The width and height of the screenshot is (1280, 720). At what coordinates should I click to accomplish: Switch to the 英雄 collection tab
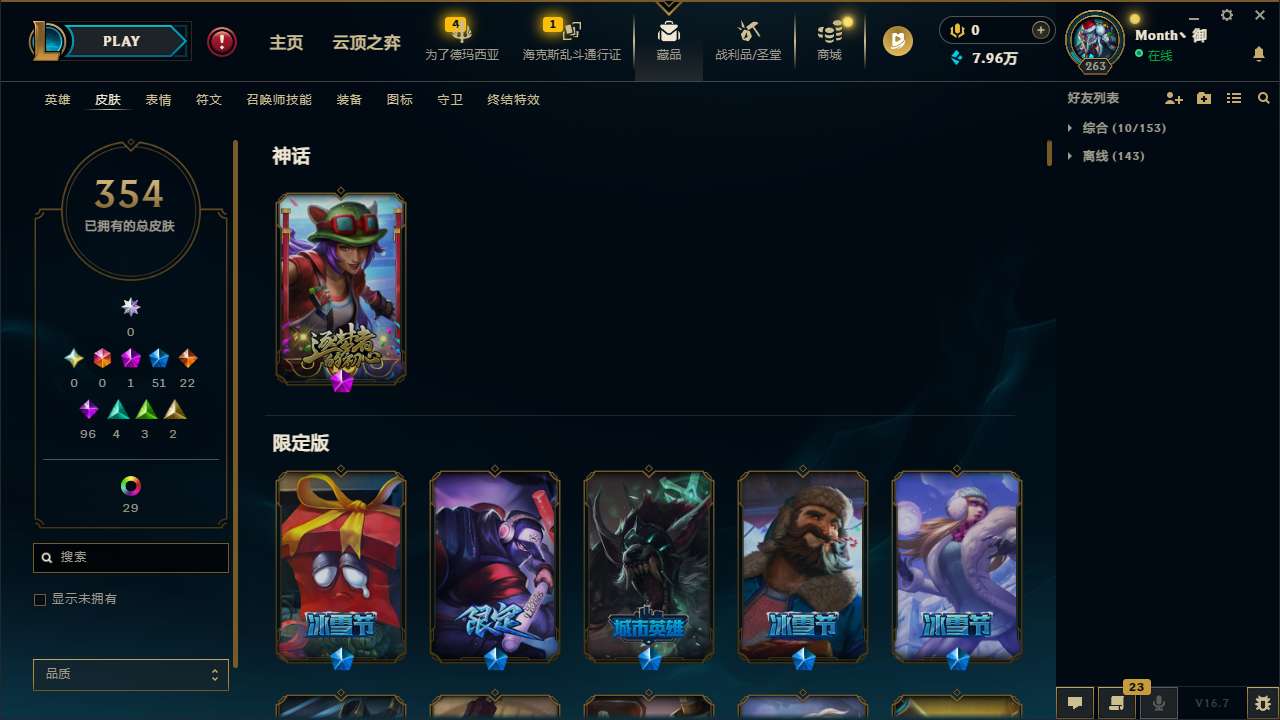pyautogui.click(x=57, y=100)
